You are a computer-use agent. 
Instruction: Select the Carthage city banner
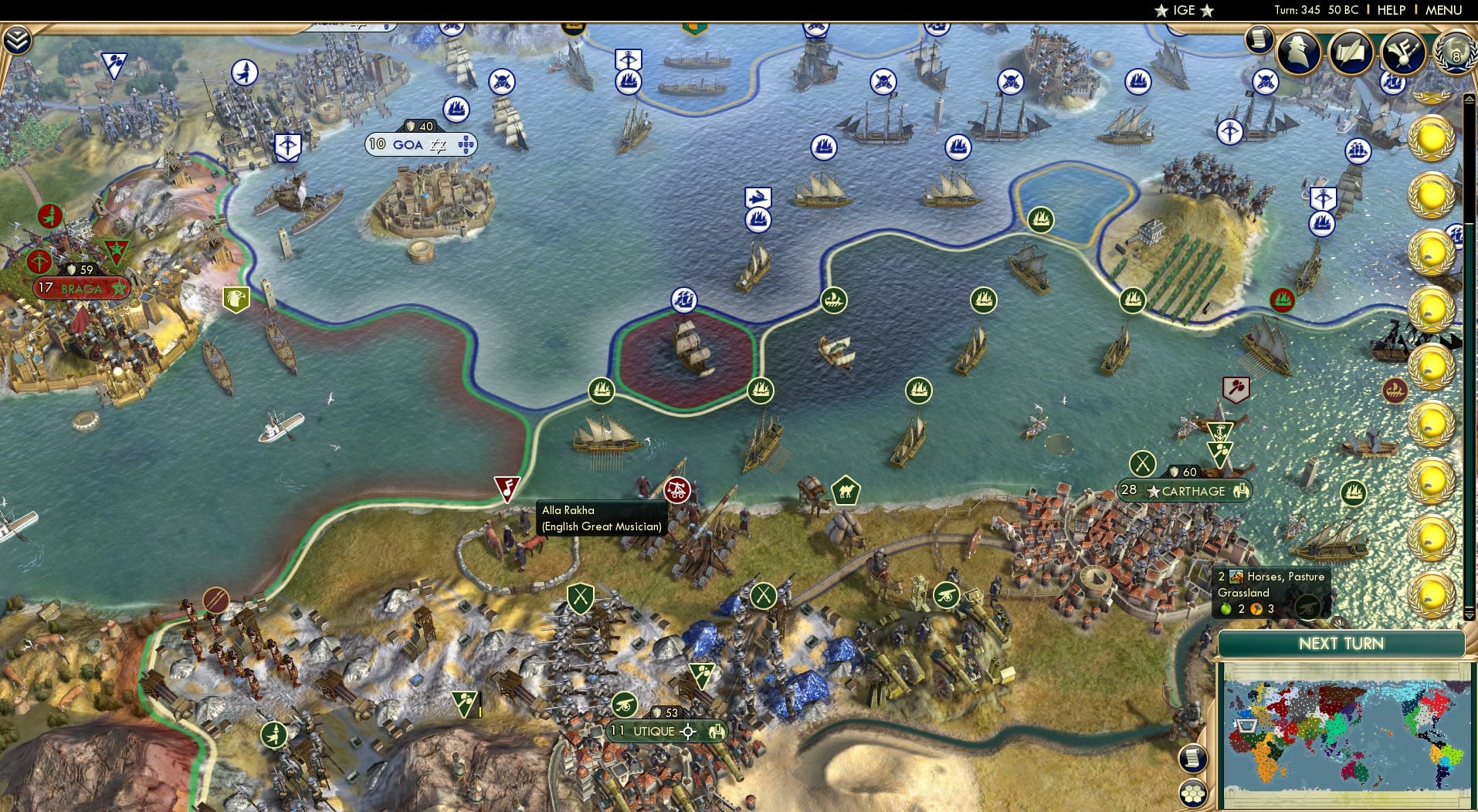pyautogui.click(x=1185, y=491)
